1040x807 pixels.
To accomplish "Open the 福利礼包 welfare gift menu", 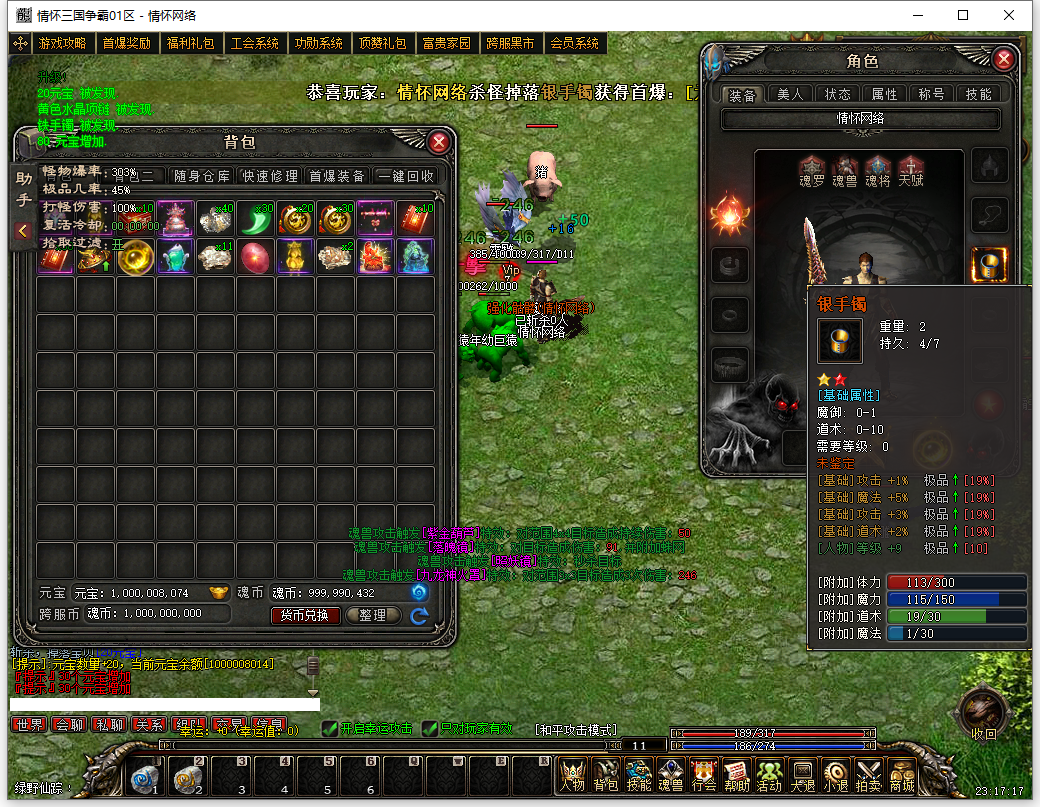I will (190, 43).
